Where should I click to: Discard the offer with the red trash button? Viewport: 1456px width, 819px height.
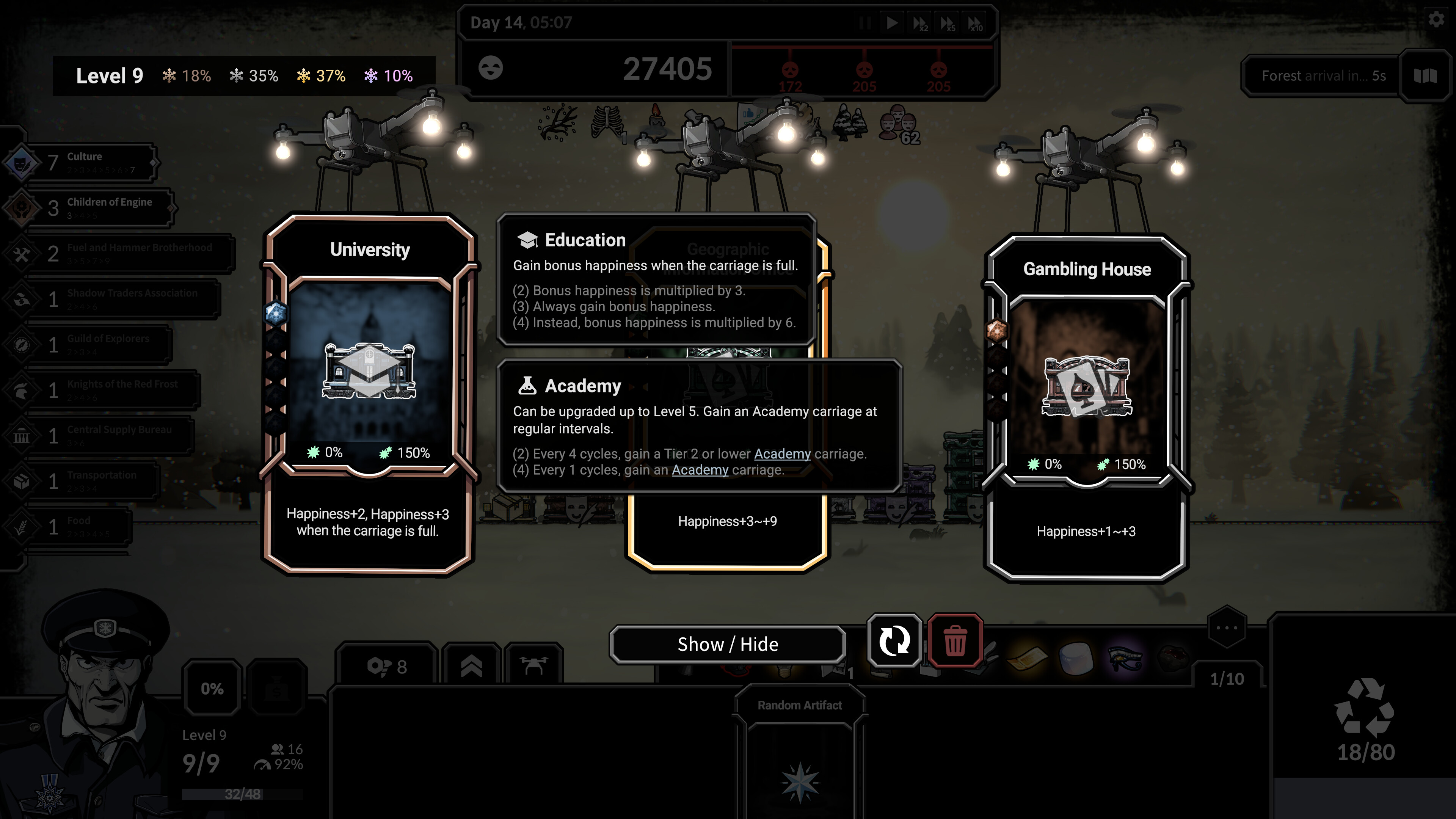tap(955, 641)
